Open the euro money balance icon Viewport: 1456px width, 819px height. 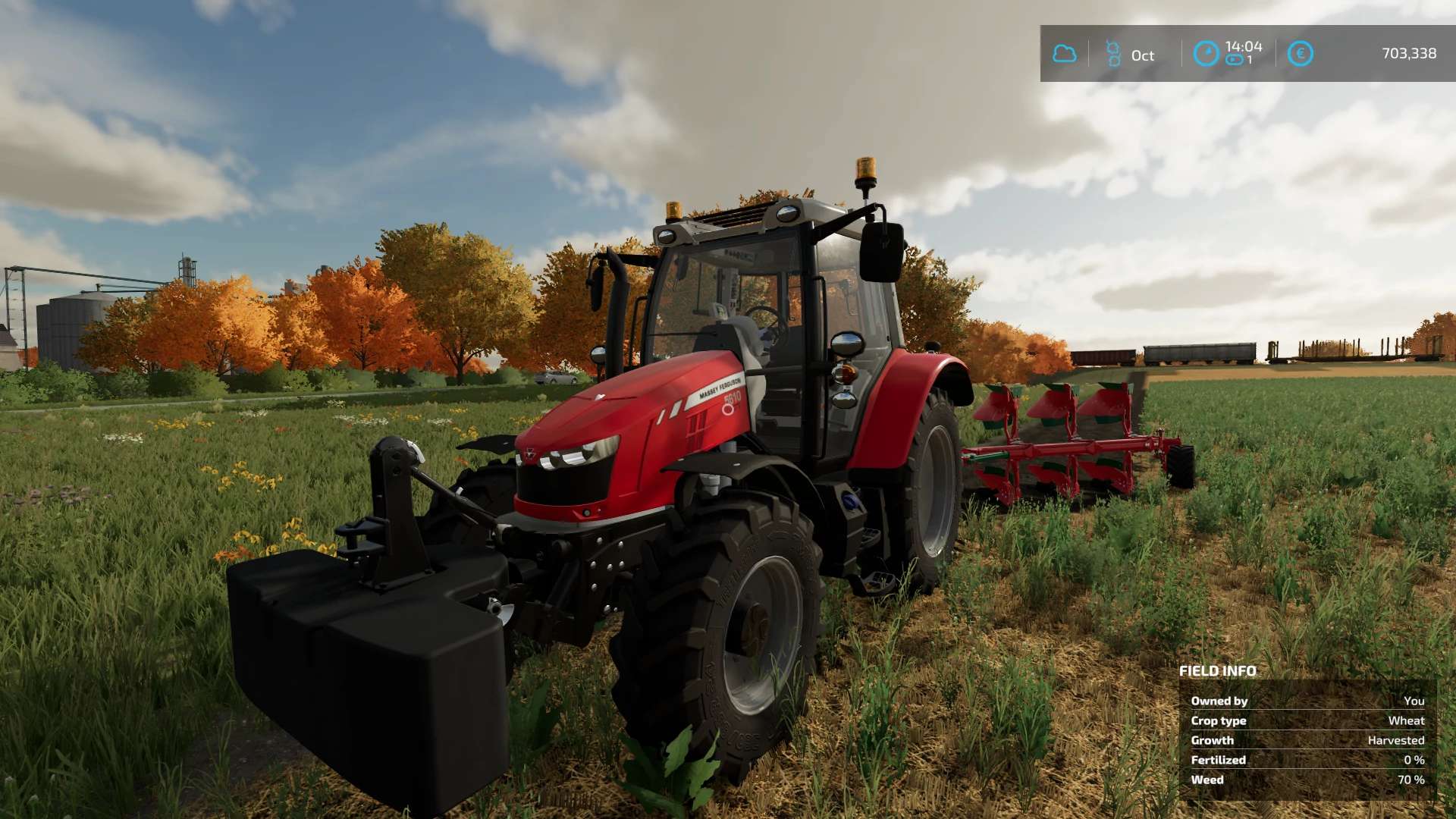[x=1300, y=54]
